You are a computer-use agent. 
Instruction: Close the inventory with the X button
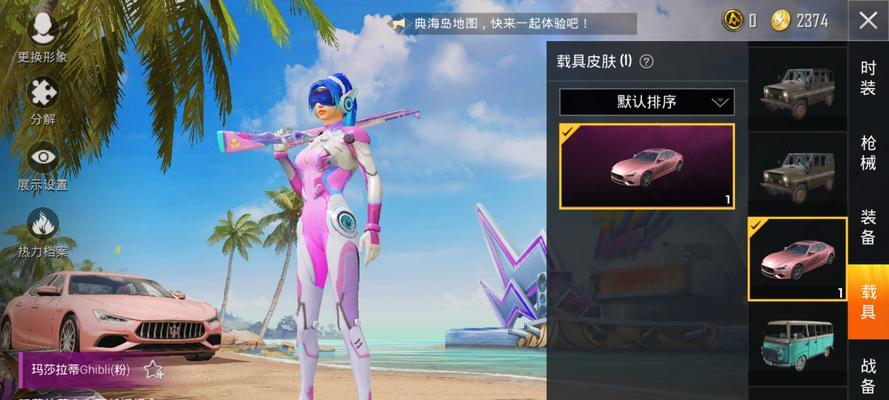click(x=867, y=20)
